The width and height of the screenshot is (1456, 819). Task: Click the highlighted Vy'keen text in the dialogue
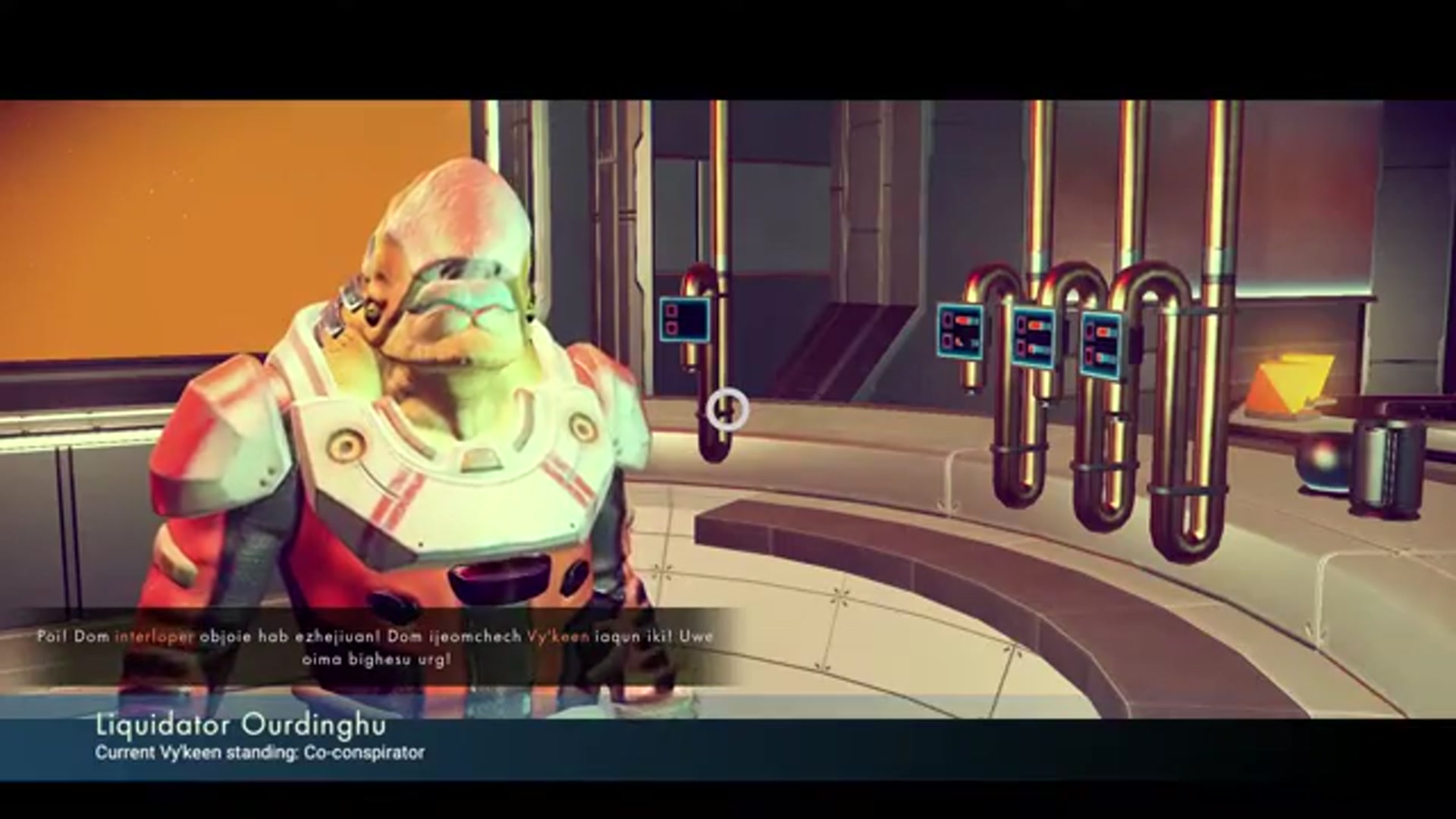pos(559,637)
